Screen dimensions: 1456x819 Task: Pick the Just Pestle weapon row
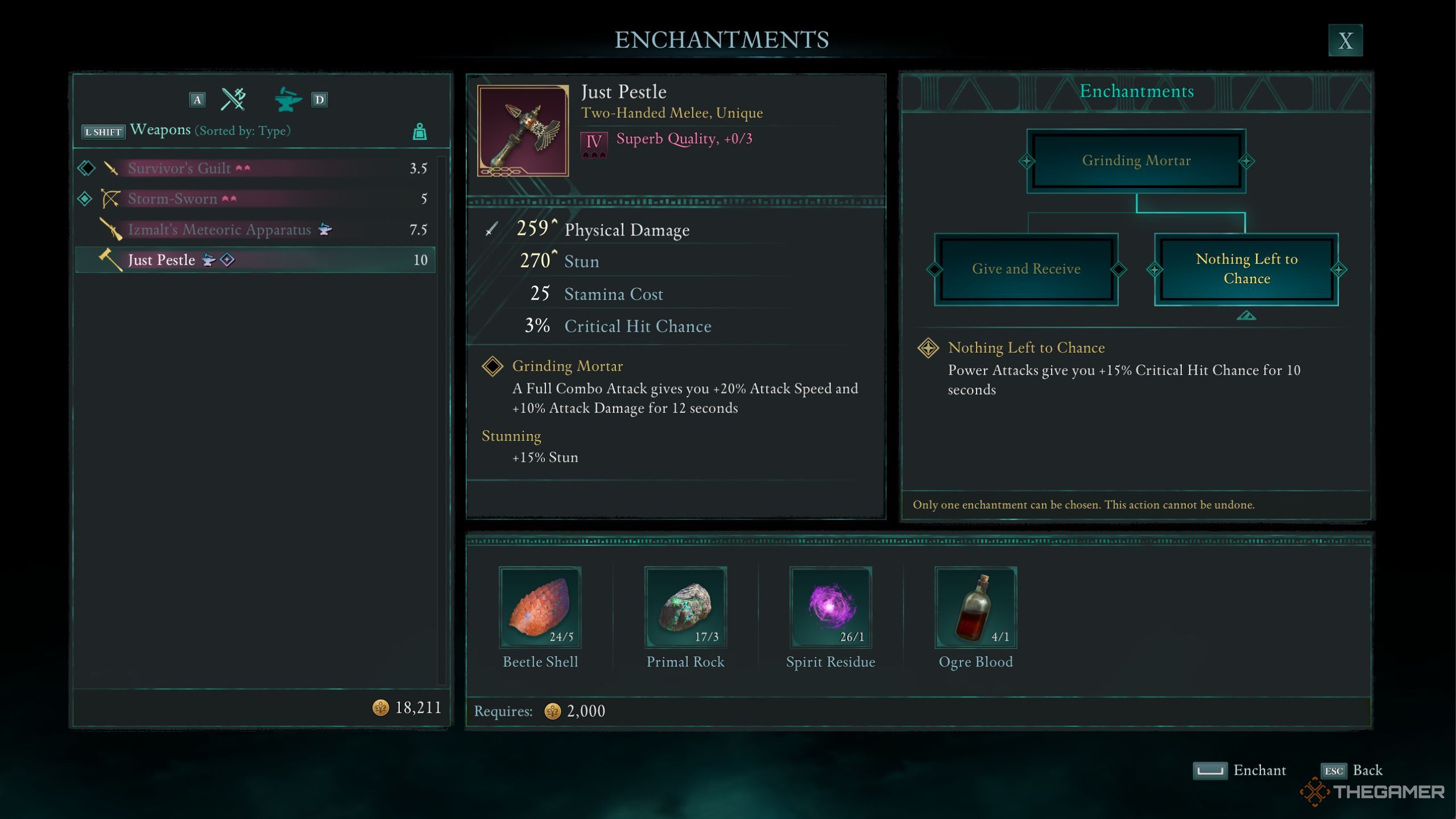click(256, 260)
